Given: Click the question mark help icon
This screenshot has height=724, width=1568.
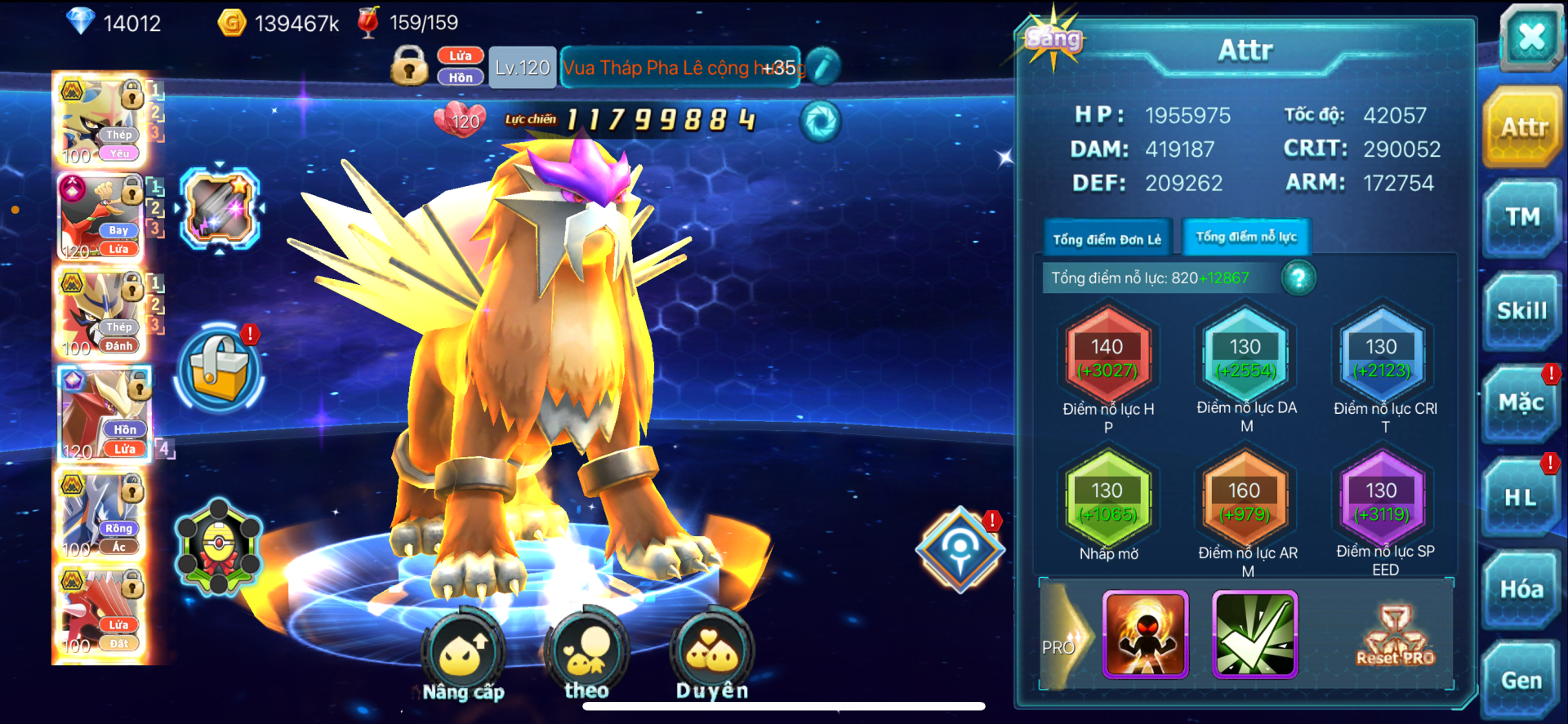Looking at the screenshot, I should (1298, 278).
